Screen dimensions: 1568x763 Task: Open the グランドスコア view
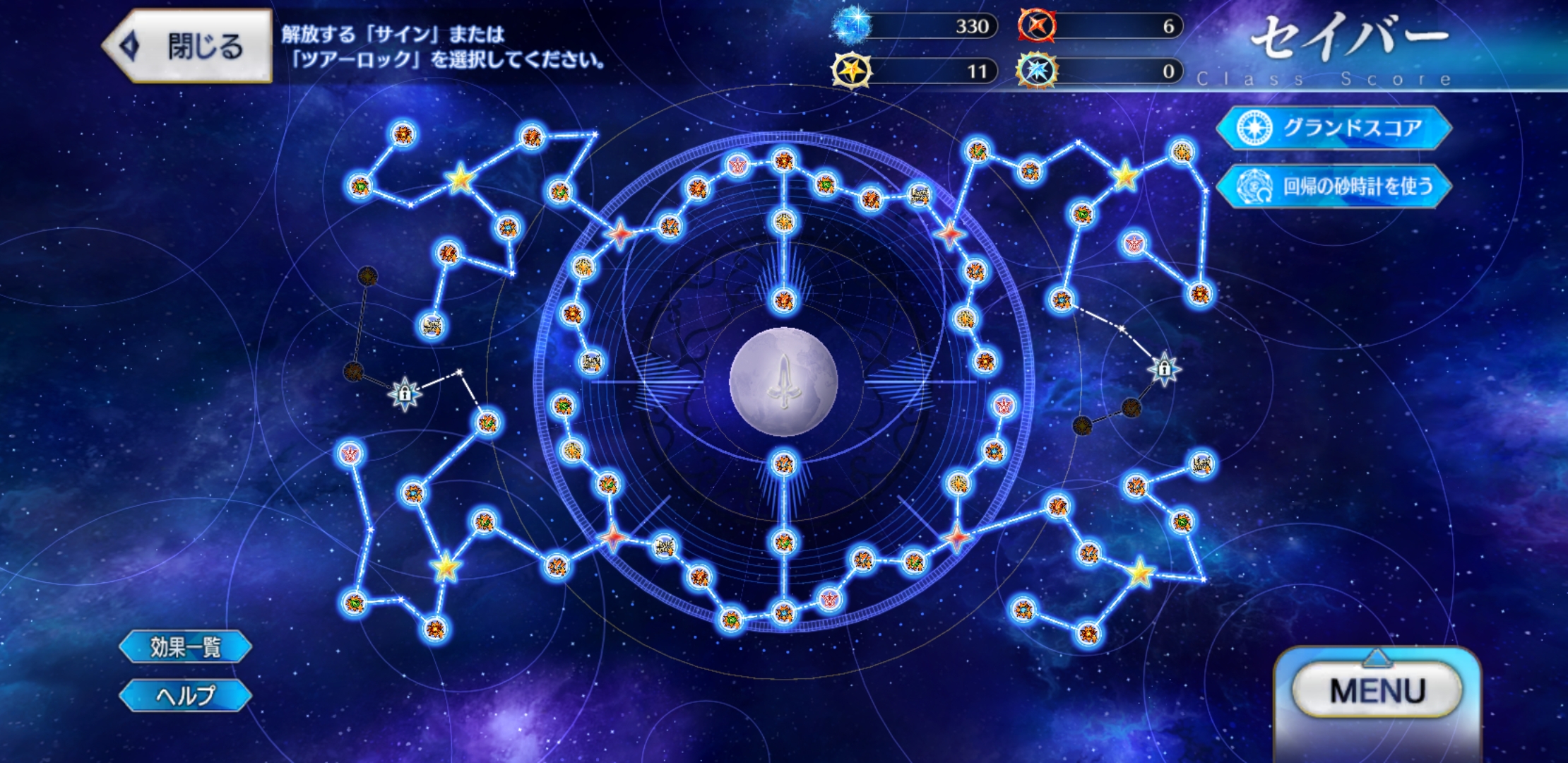tap(1333, 128)
